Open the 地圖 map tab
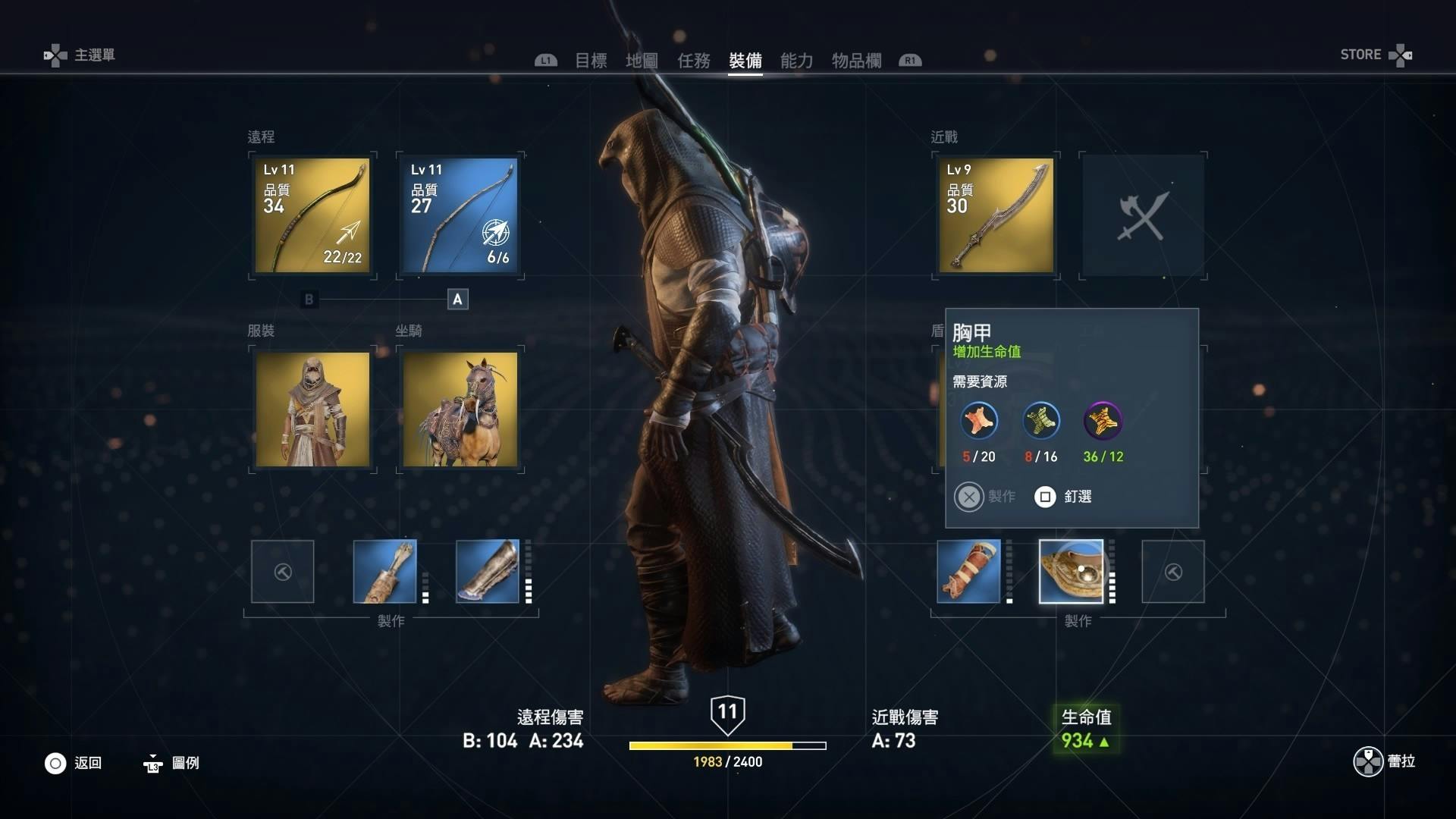Viewport: 1456px width, 819px height. (642, 61)
